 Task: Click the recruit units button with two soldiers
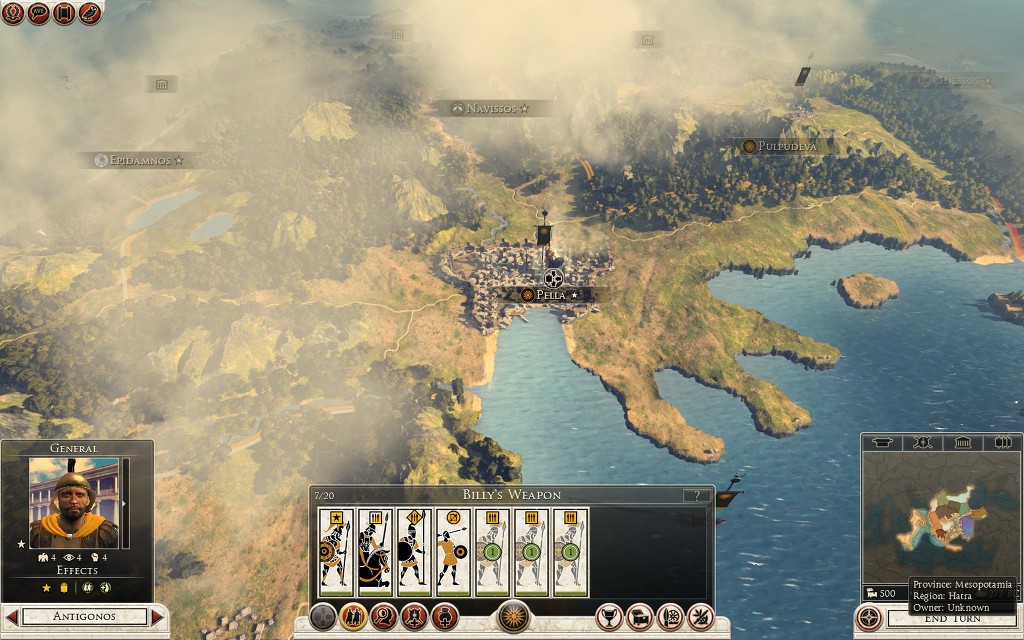pyautogui.click(x=353, y=616)
